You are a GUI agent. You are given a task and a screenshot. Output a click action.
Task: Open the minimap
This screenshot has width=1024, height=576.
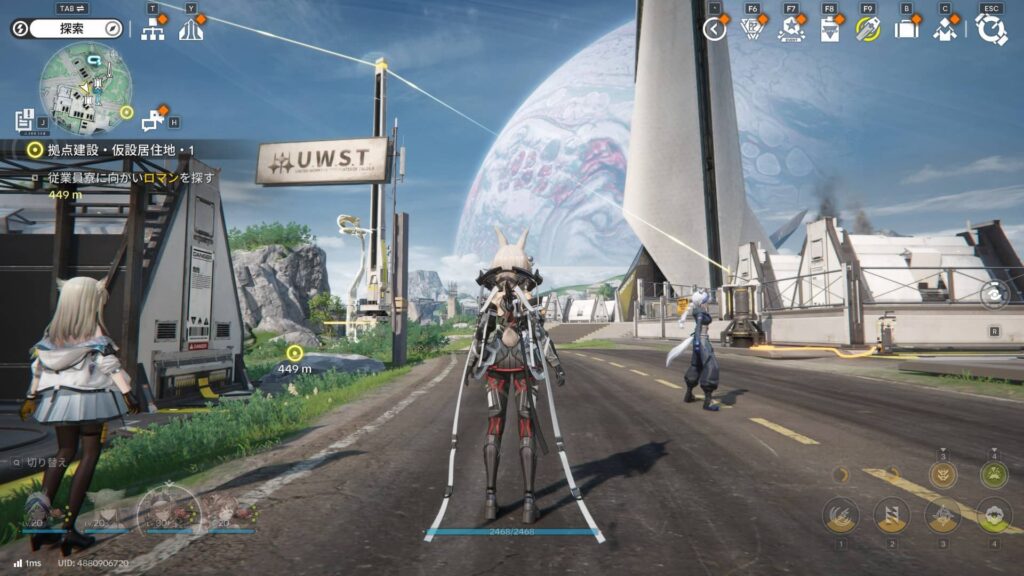coord(85,88)
